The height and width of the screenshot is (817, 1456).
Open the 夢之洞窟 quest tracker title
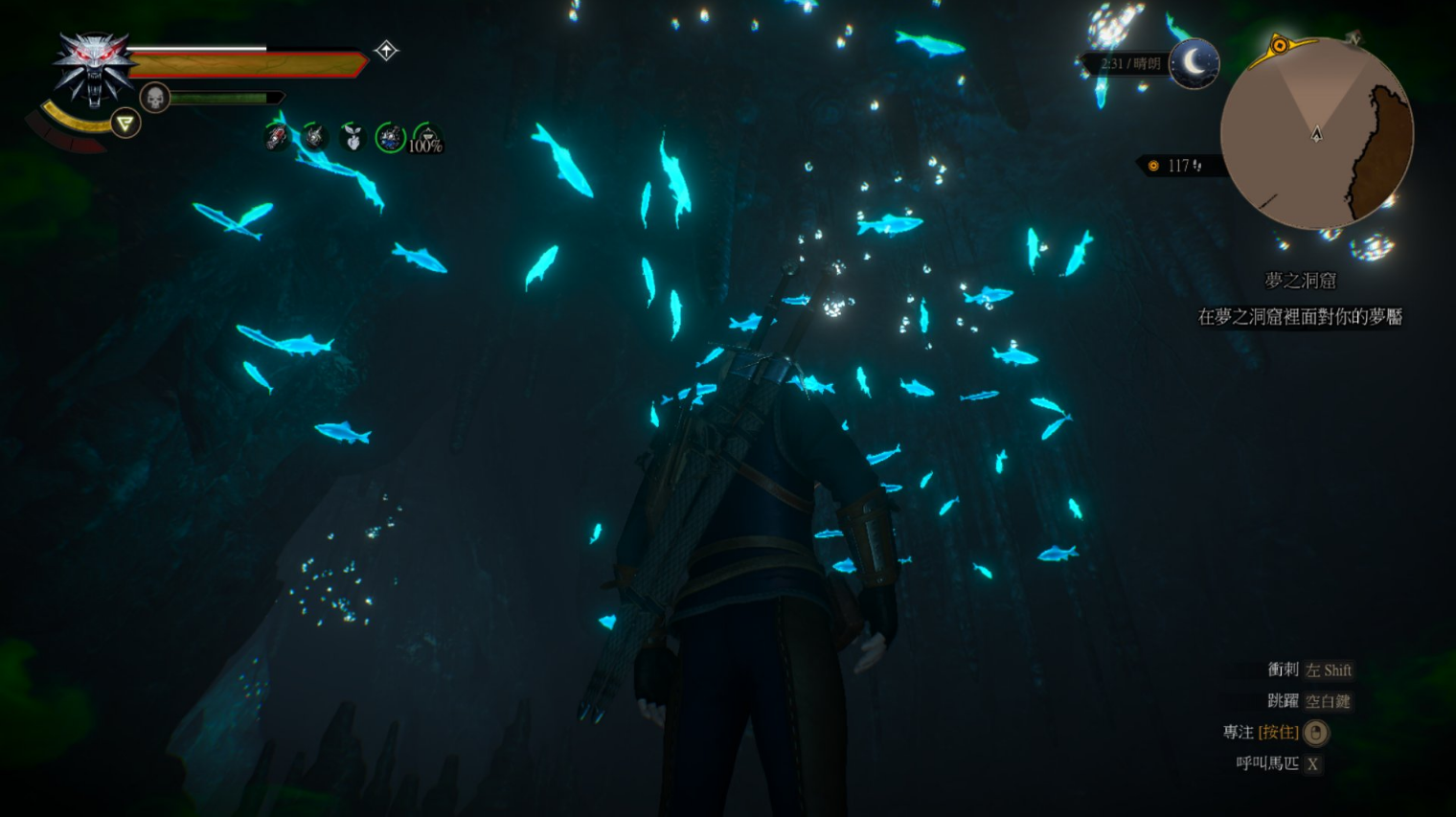click(x=1300, y=281)
